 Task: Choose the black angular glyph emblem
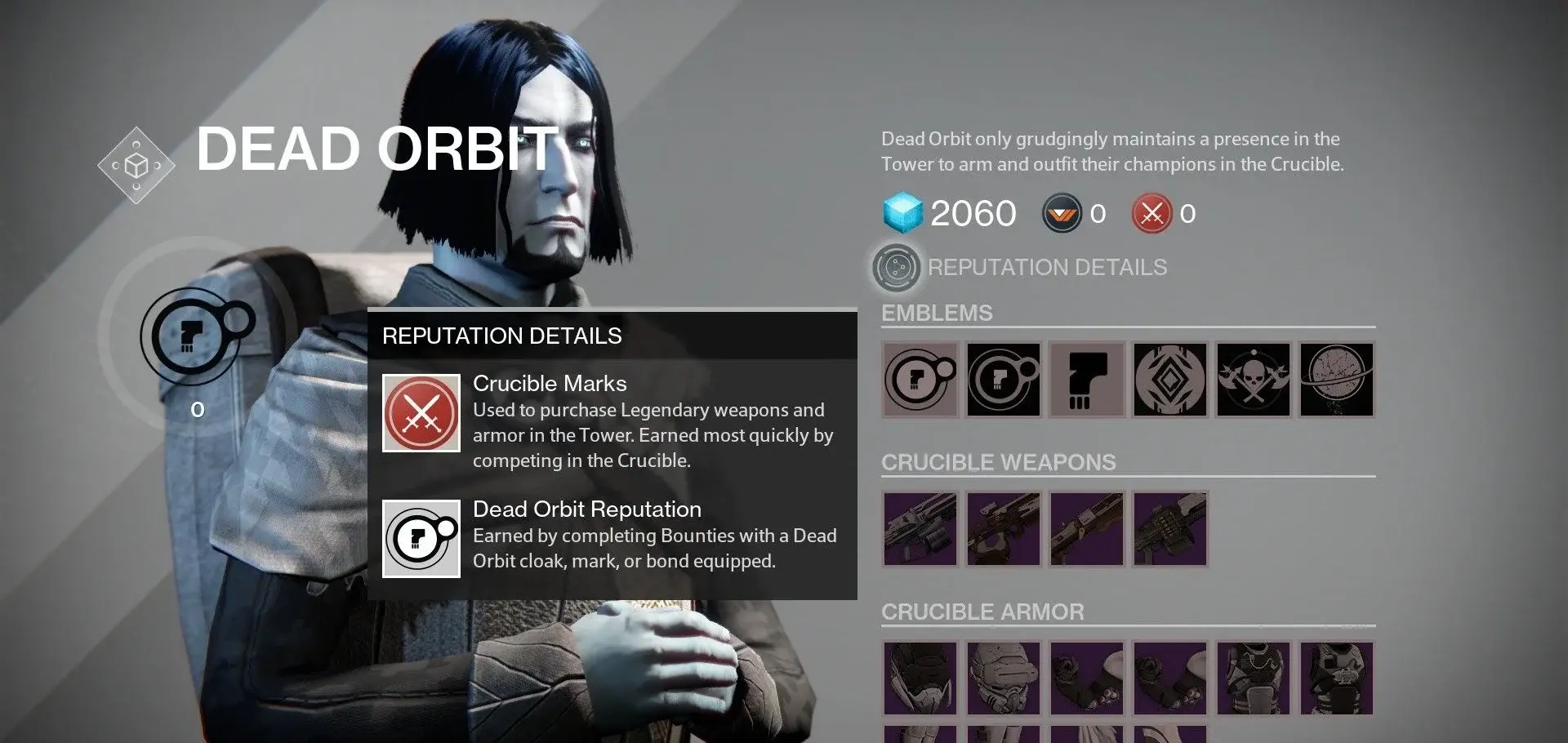click(1087, 380)
